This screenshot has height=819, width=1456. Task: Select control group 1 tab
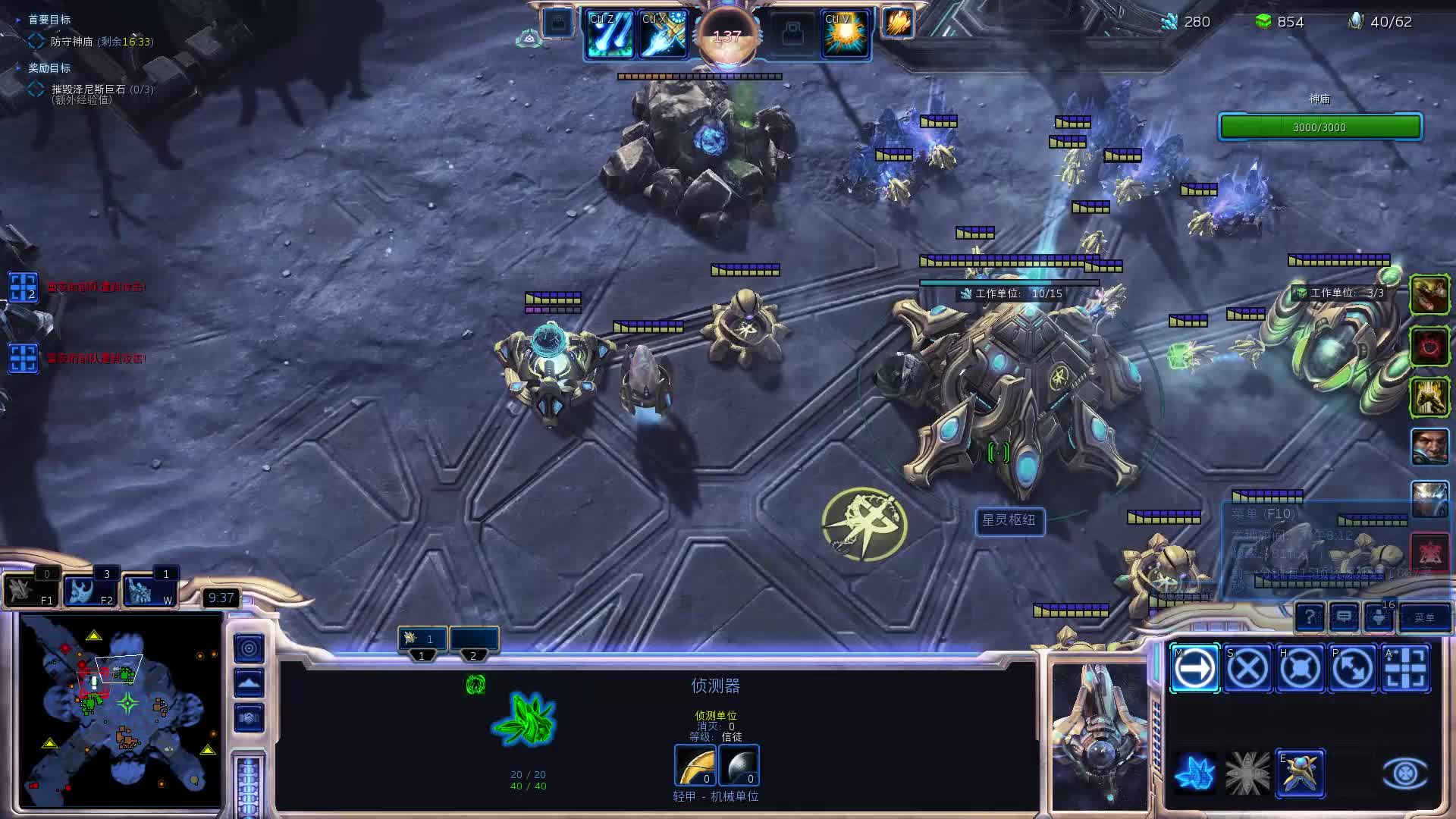pyautogui.click(x=422, y=639)
